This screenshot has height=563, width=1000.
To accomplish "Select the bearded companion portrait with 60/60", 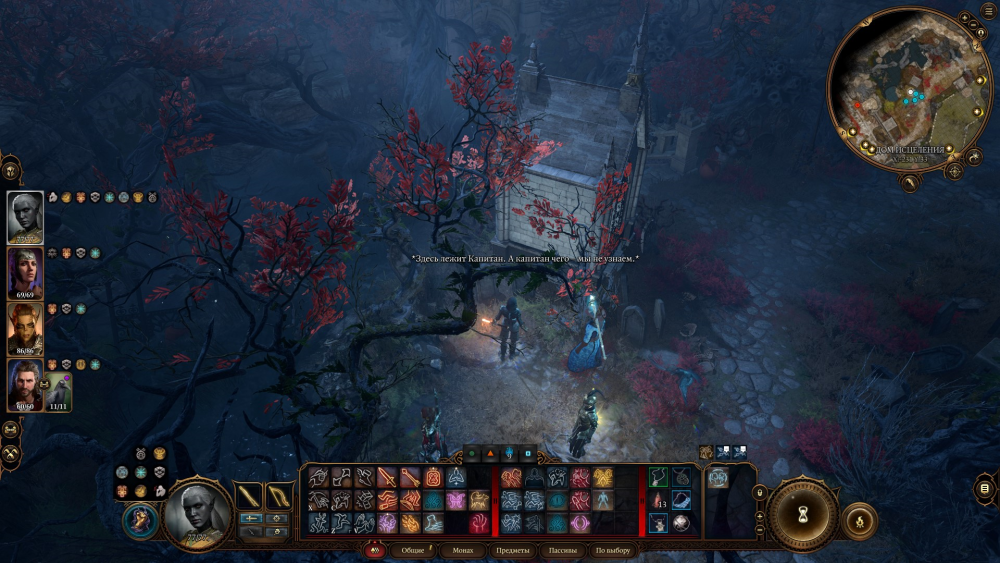I will coord(26,385).
